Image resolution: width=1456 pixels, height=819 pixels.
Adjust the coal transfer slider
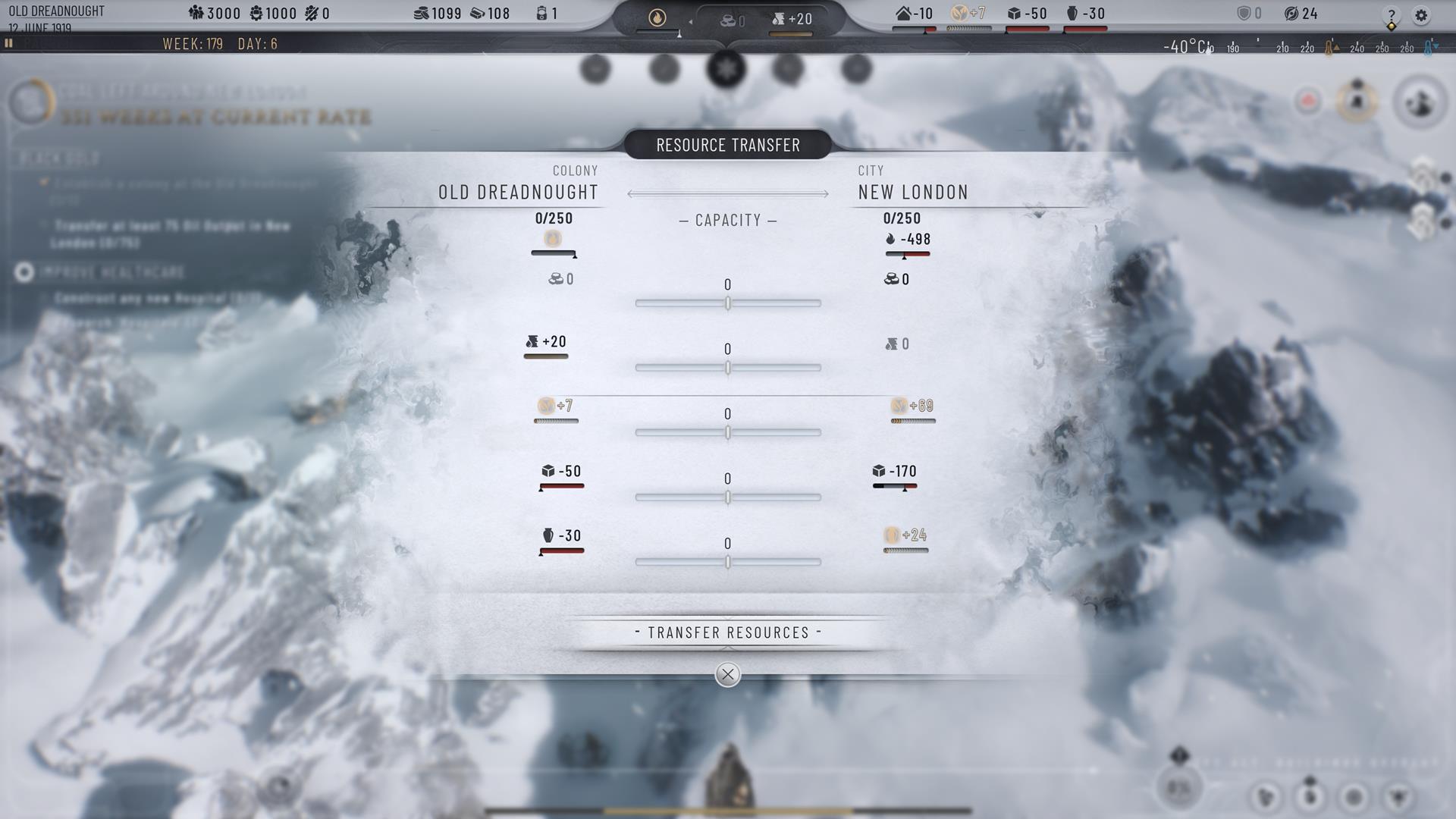[x=728, y=303]
